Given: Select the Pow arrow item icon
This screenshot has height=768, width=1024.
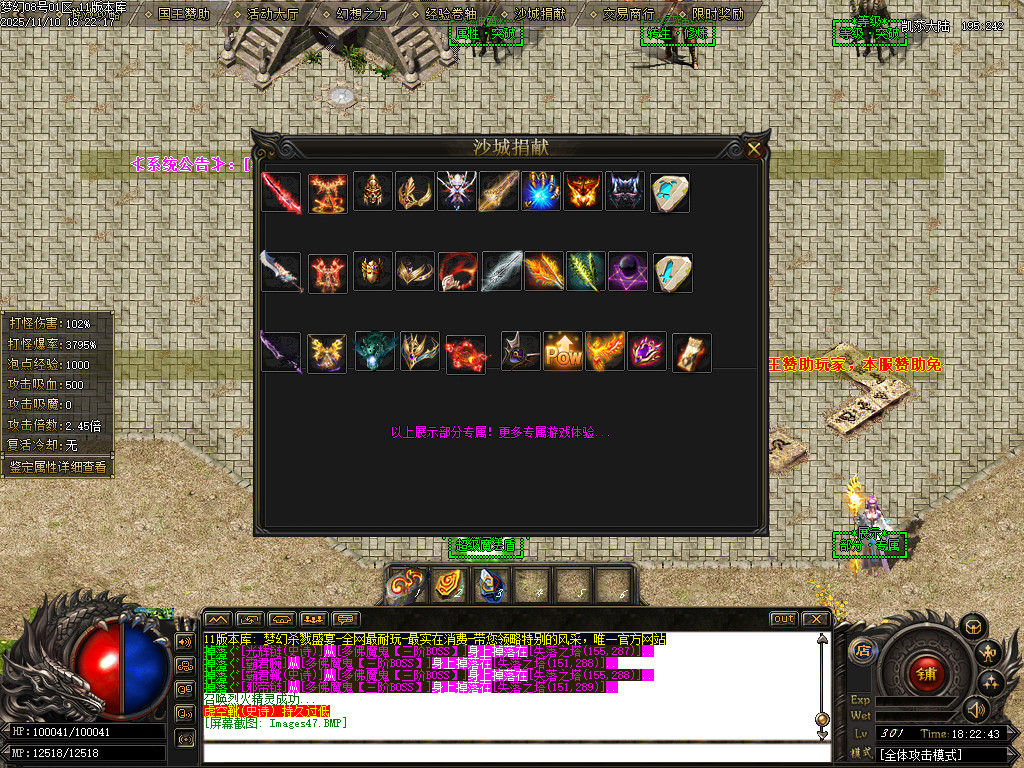Looking at the screenshot, I should click(563, 352).
